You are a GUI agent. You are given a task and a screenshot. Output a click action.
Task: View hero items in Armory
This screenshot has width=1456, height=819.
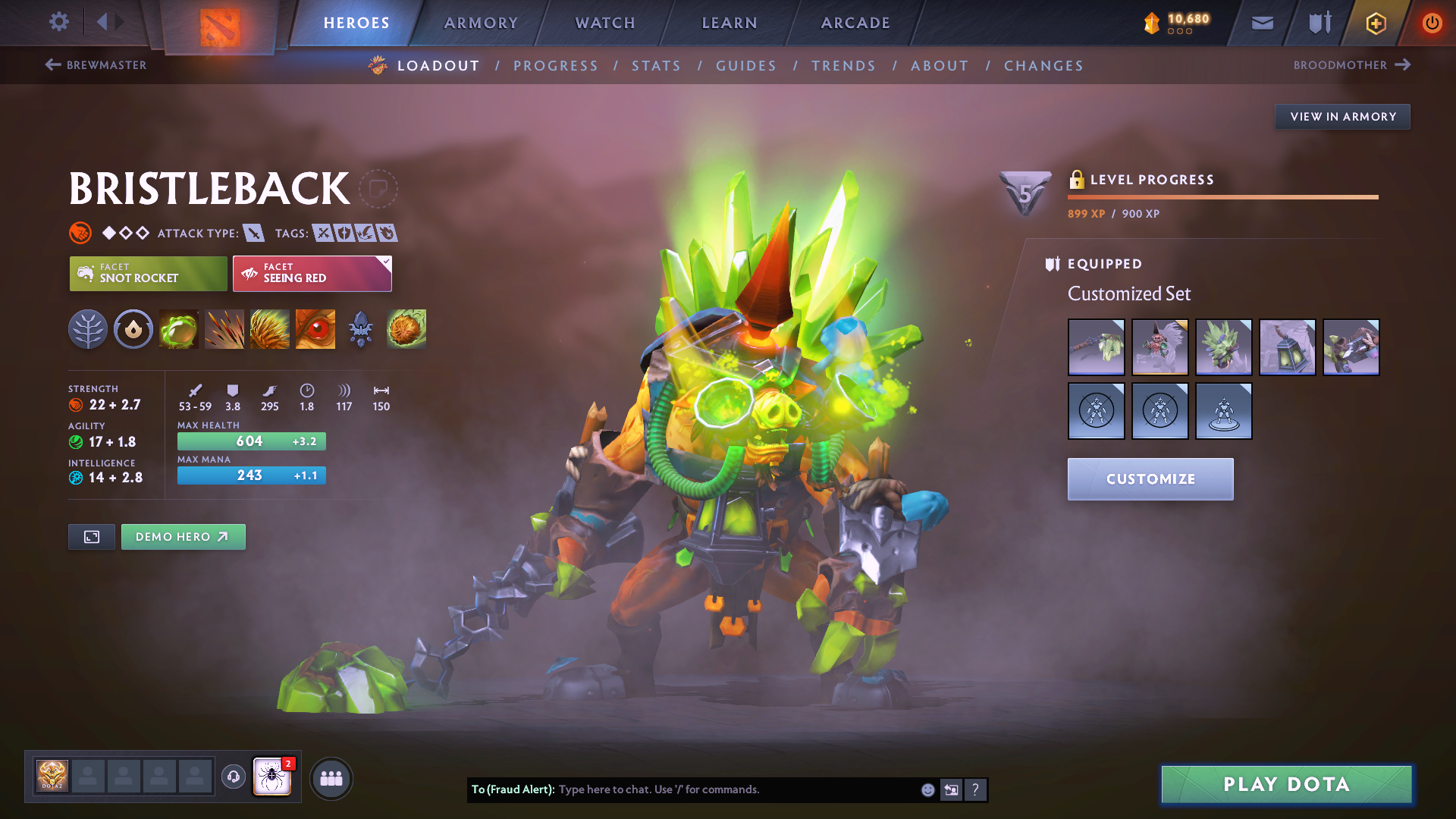coord(1342,117)
